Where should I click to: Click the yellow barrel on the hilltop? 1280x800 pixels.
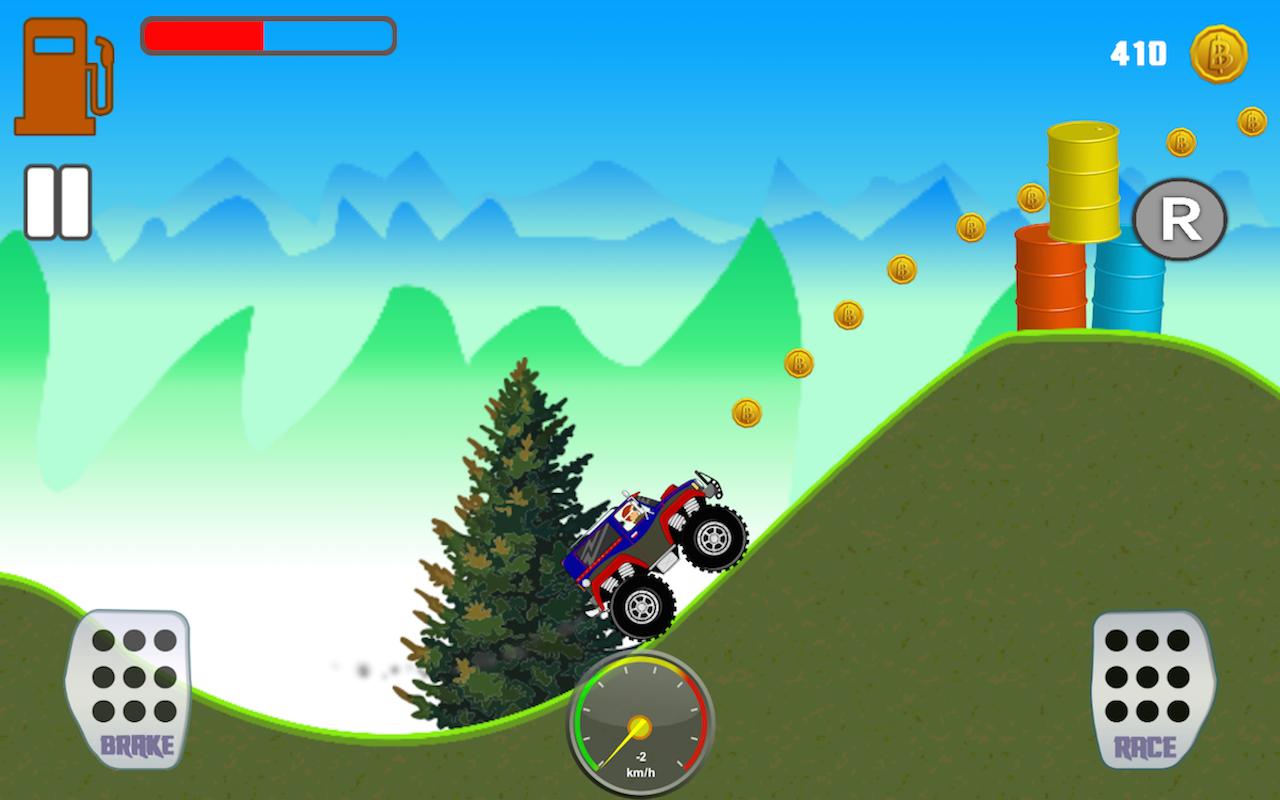(1082, 180)
